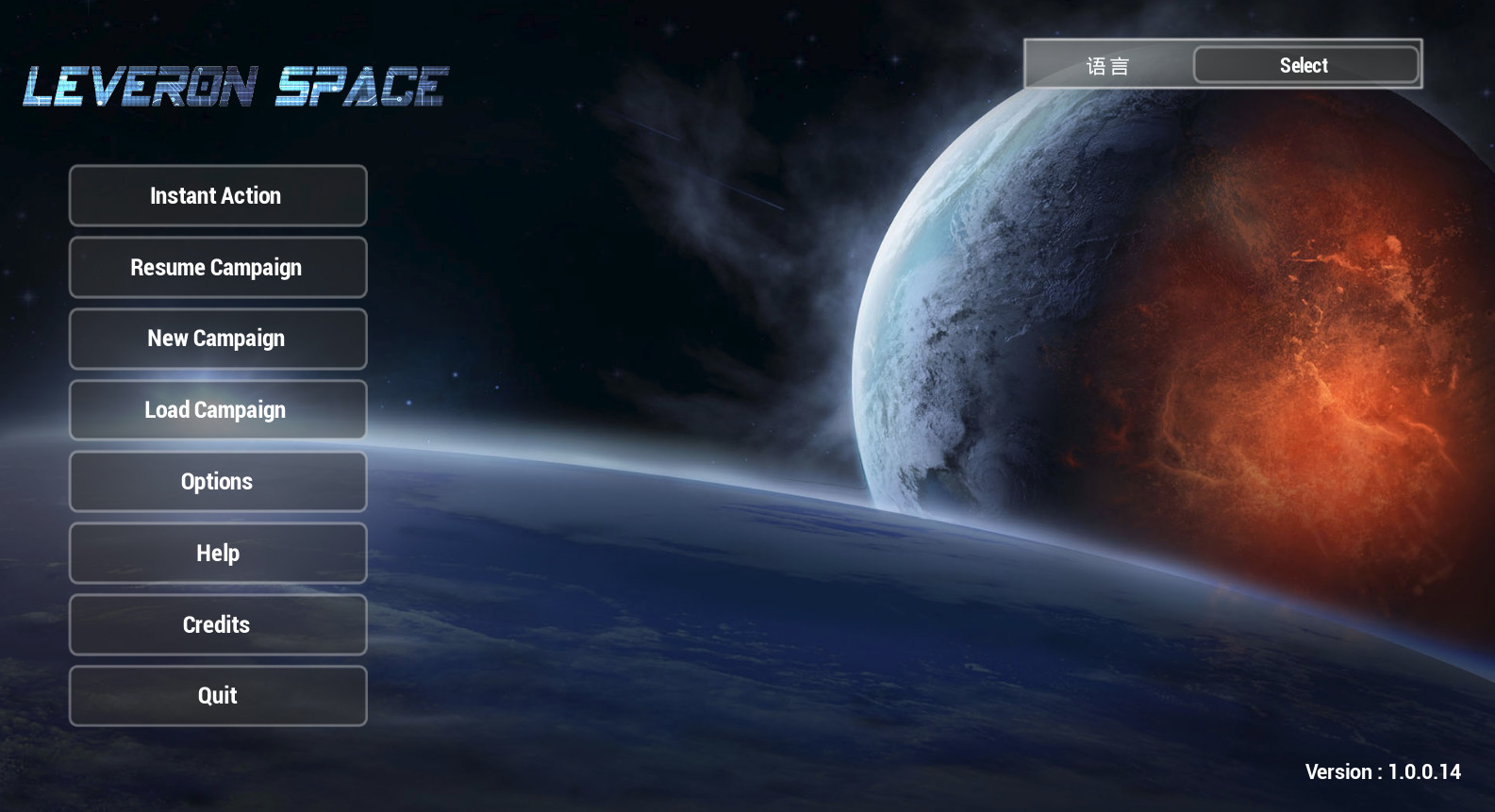Viewport: 1495px width, 812px height.
Task: Expand the language selection control
Action: pyautogui.click(x=1304, y=64)
